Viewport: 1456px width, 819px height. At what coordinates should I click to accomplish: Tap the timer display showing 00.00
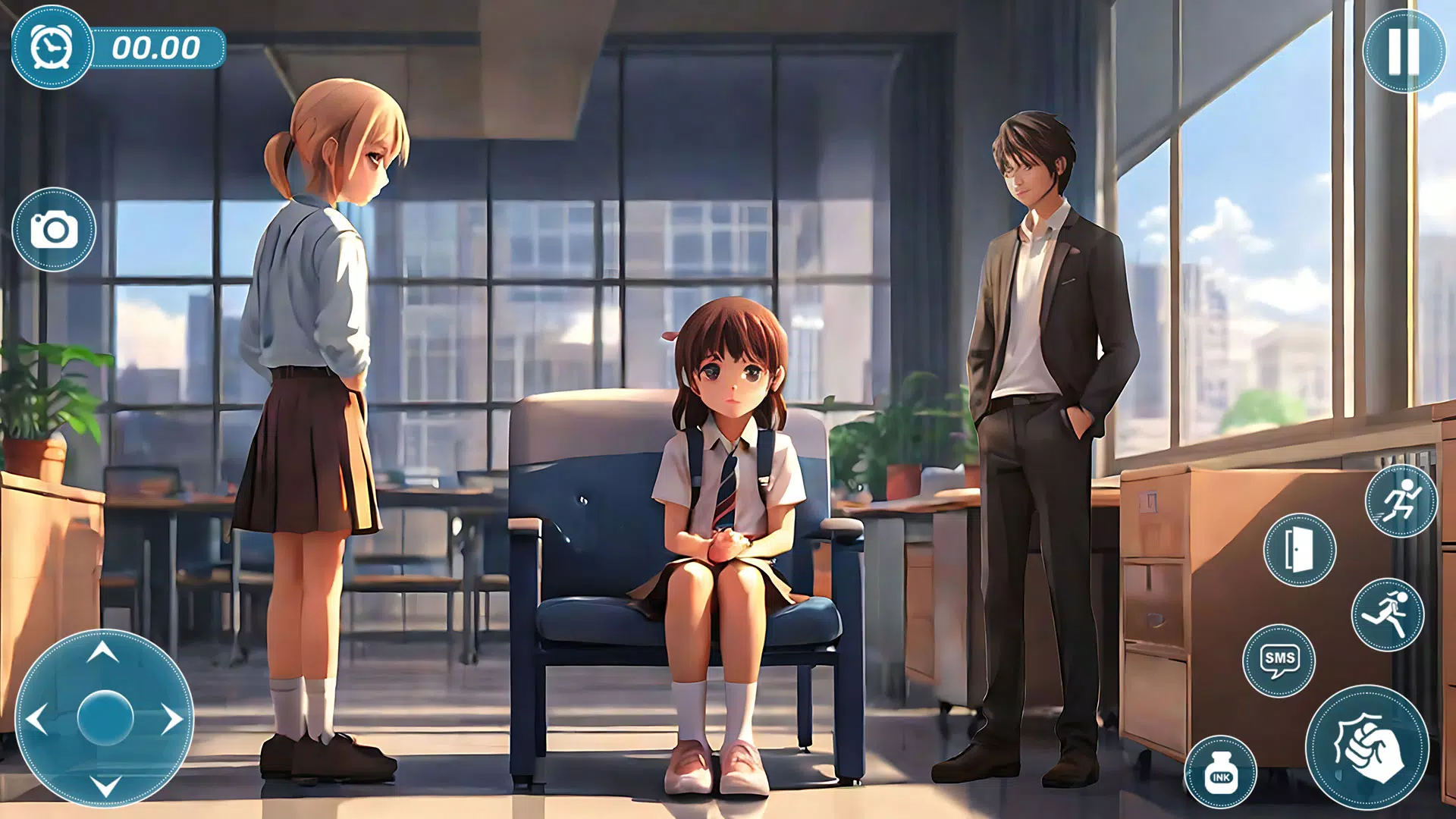pos(157,48)
